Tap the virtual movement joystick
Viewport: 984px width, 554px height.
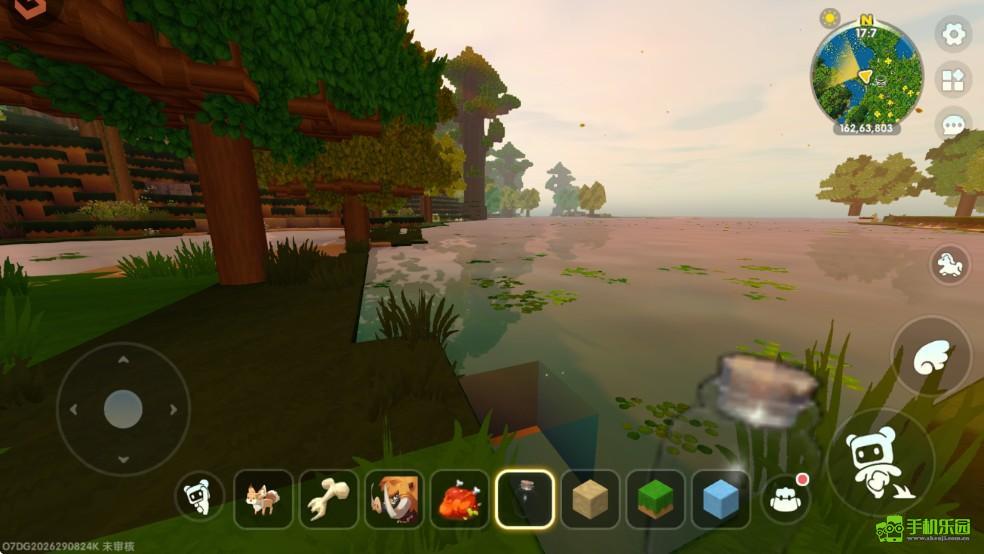point(123,408)
